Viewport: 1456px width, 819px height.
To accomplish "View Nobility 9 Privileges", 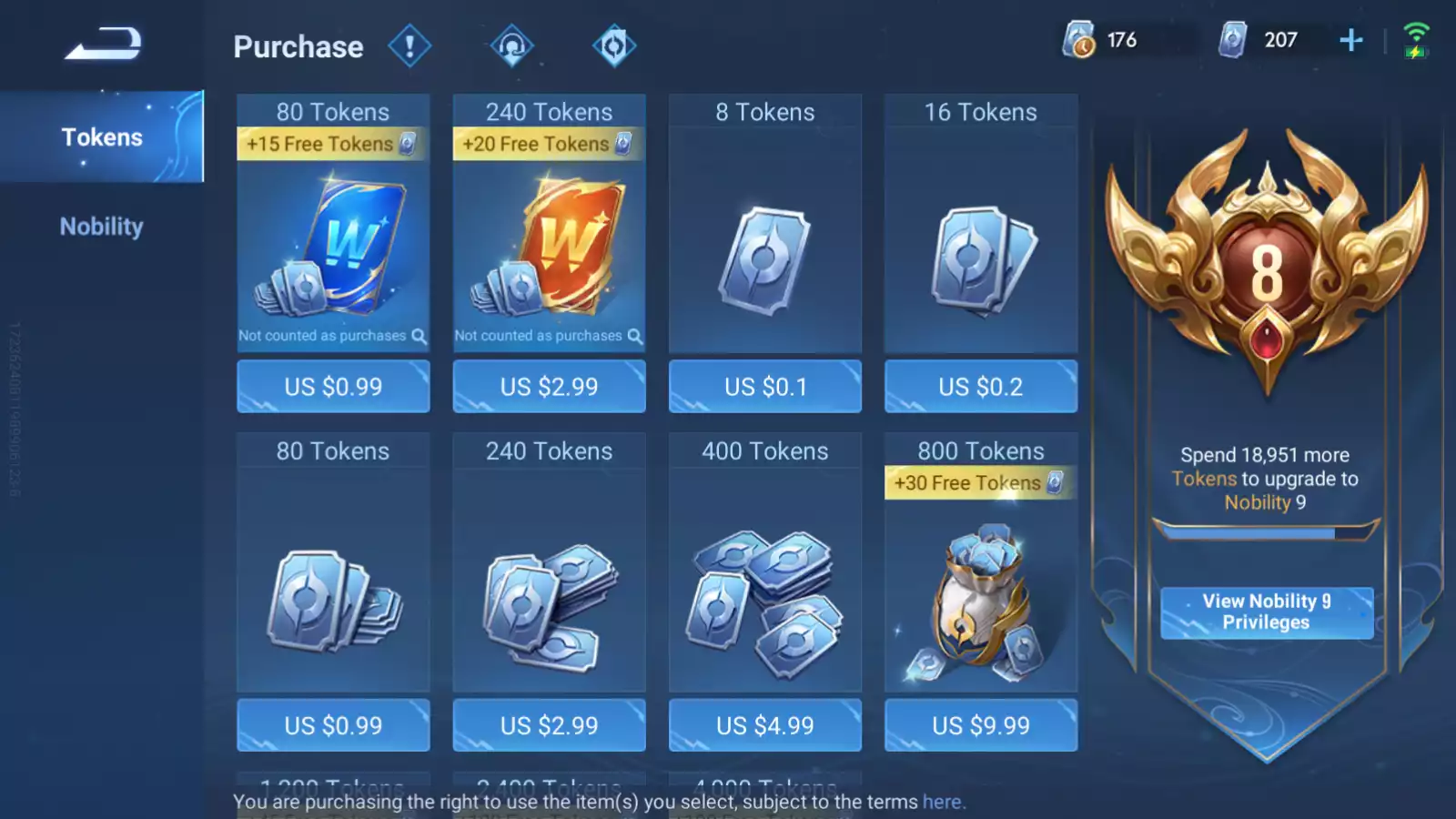I will 1266,612.
